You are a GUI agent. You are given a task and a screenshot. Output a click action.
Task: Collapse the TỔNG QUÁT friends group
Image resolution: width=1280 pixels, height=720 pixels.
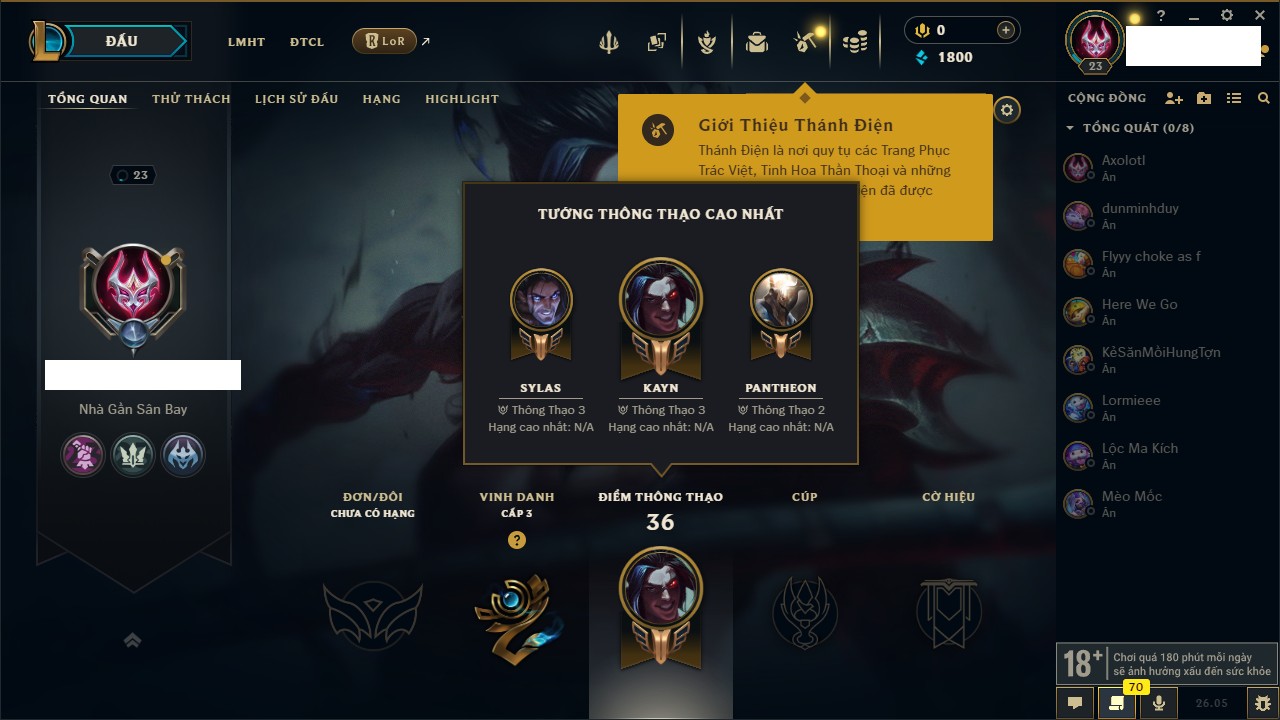[x=1070, y=128]
